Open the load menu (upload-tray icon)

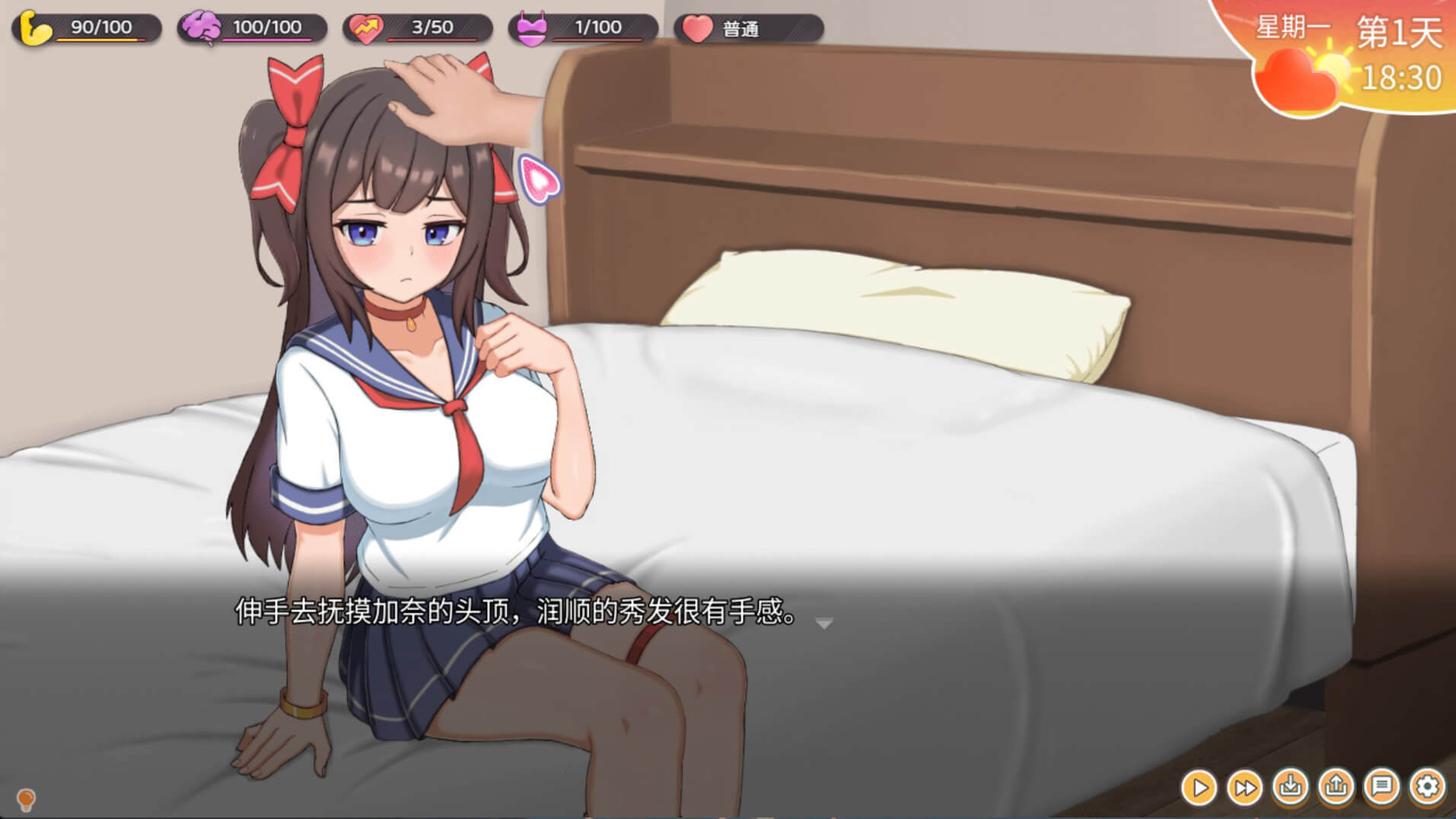point(1337,786)
